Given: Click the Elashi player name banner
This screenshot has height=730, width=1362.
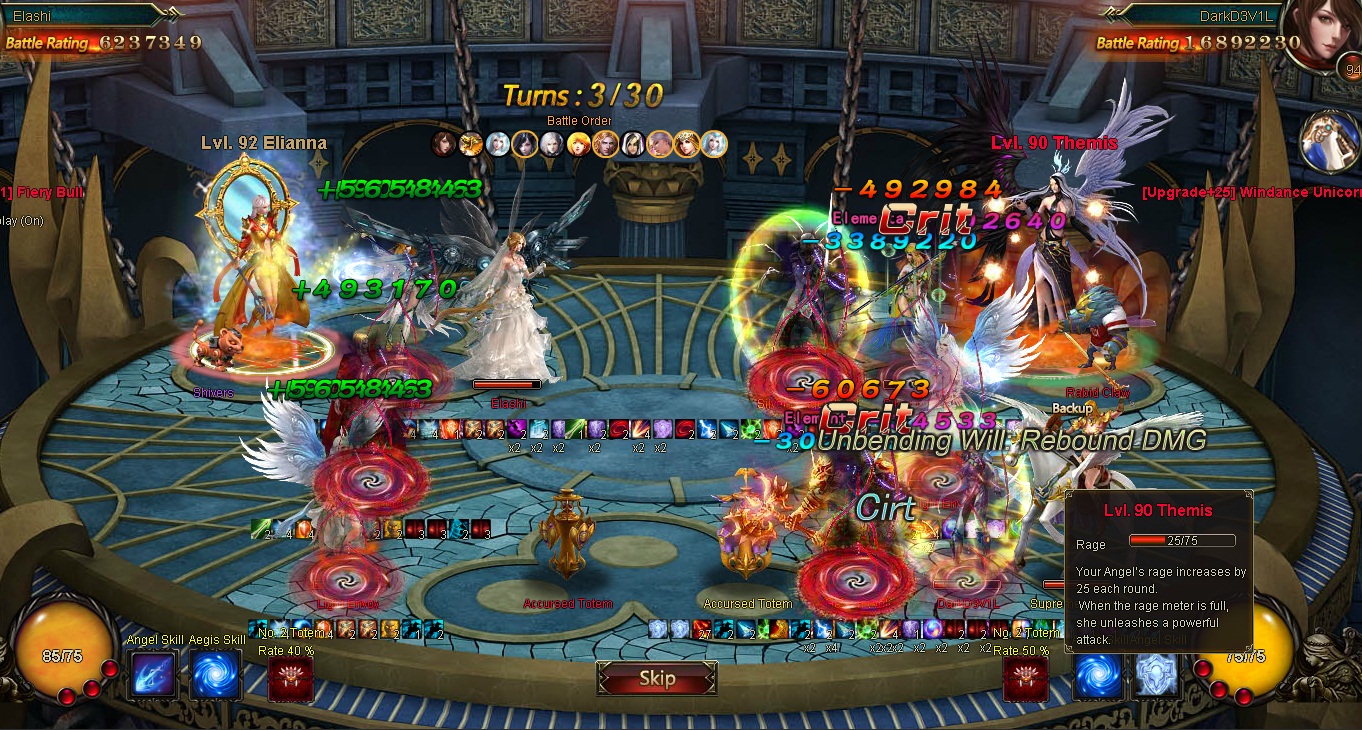Looking at the screenshot, I should click(x=80, y=16).
